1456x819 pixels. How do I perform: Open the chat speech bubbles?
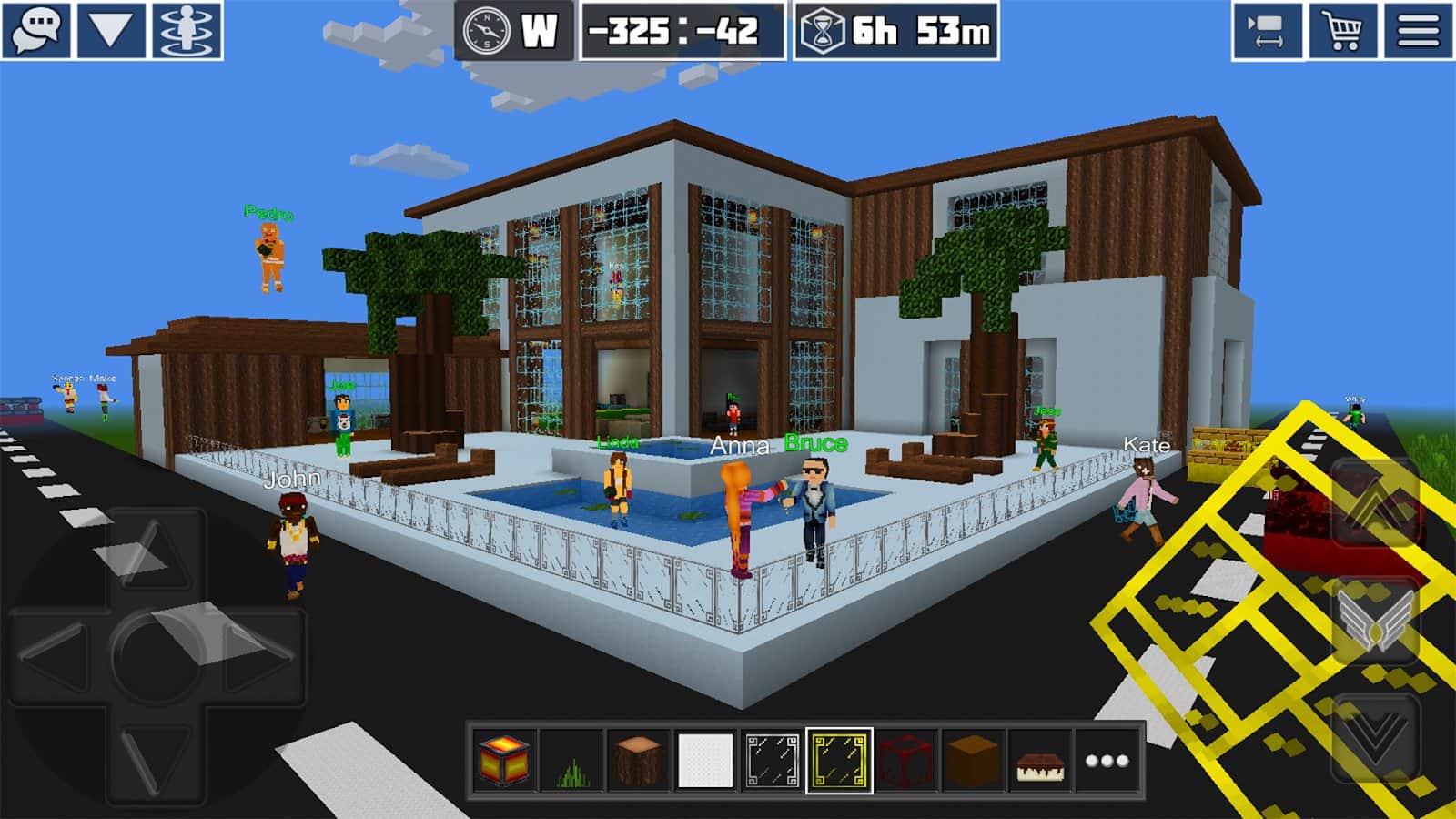point(36,31)
